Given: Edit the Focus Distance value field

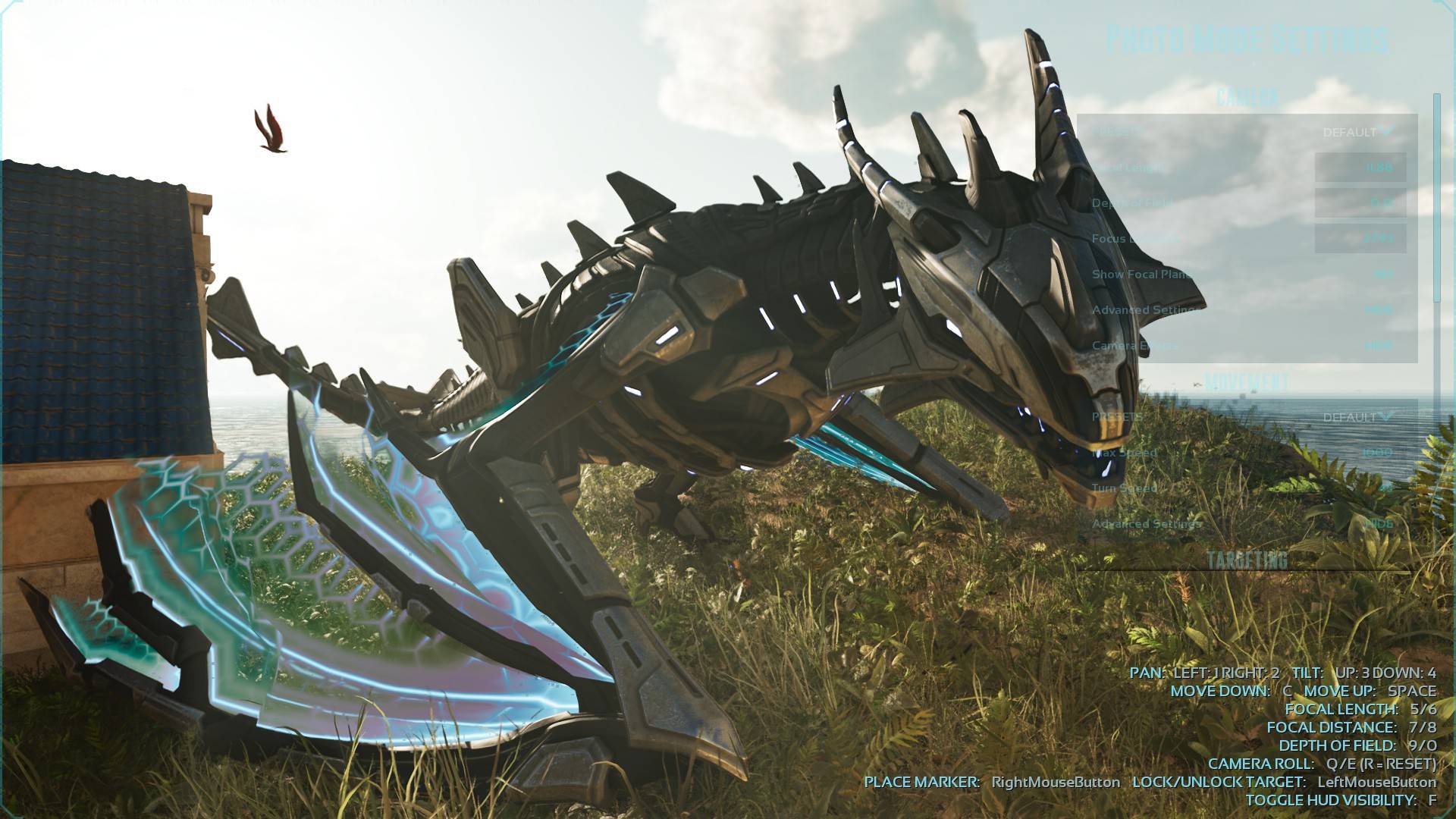Looking at the screenshot, I should point(1360,239).
